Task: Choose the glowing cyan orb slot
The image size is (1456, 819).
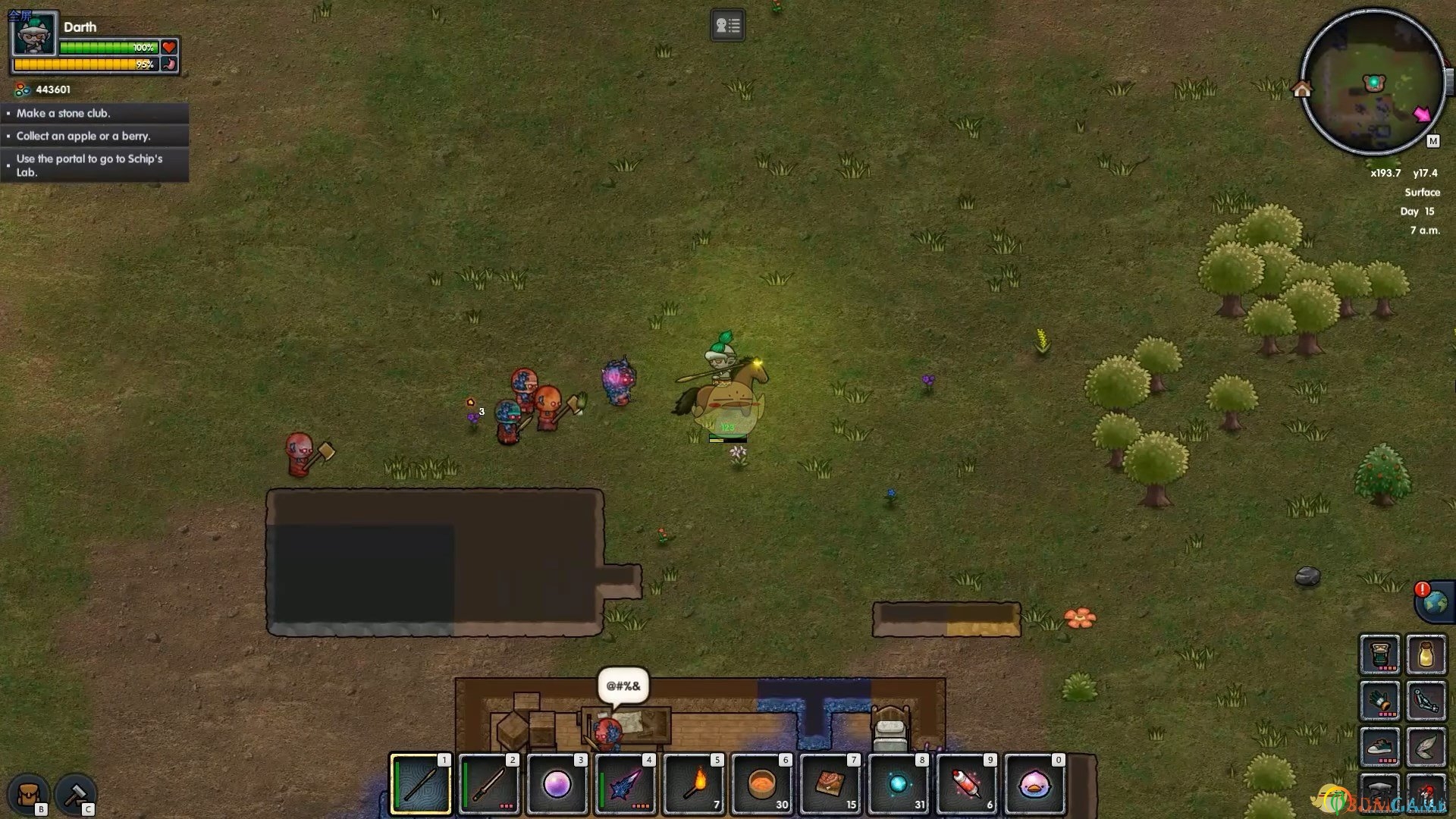Action: click(899, 784)
